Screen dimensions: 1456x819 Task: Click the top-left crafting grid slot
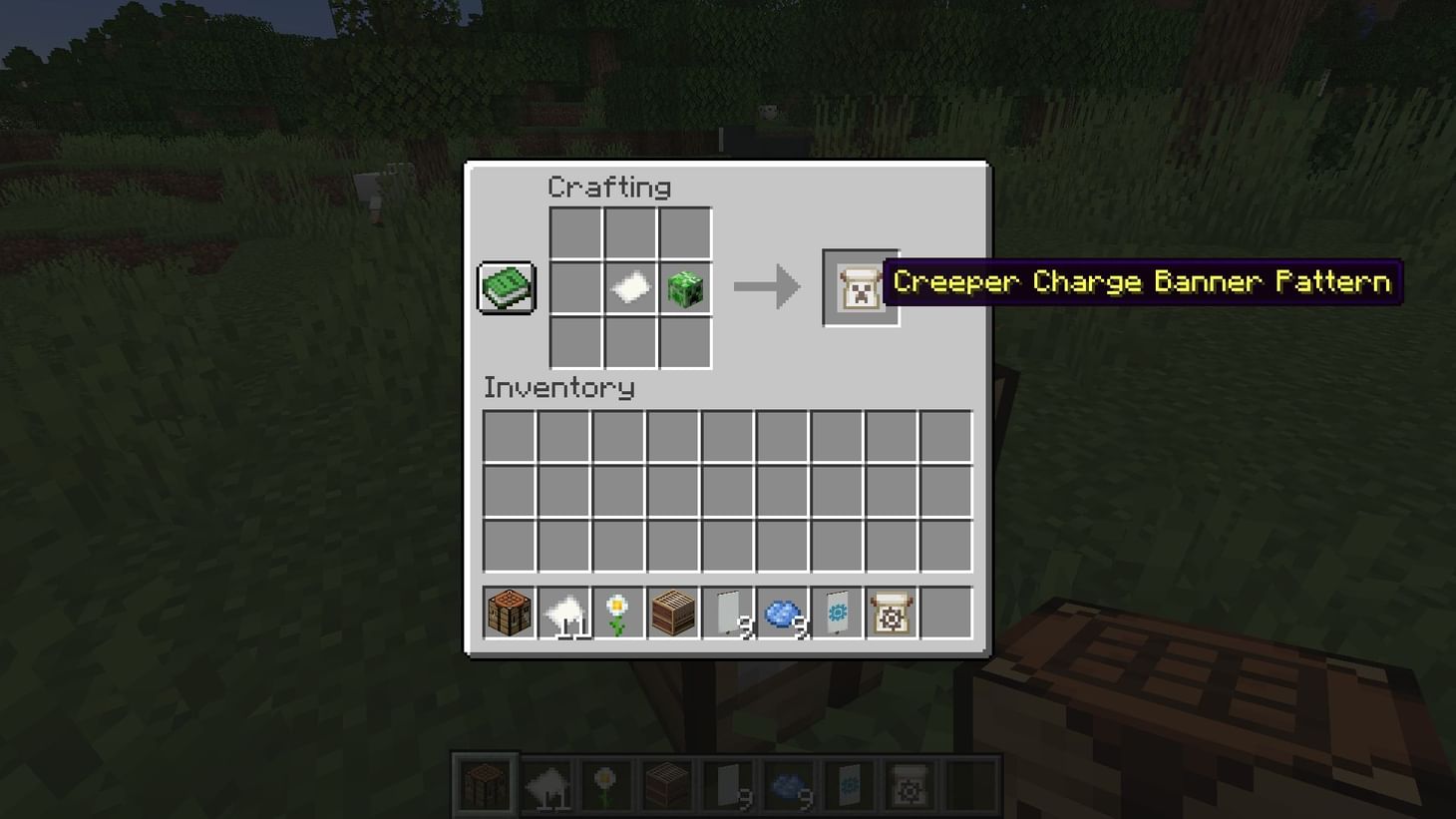pyautogui.click(x=575, y=232)
